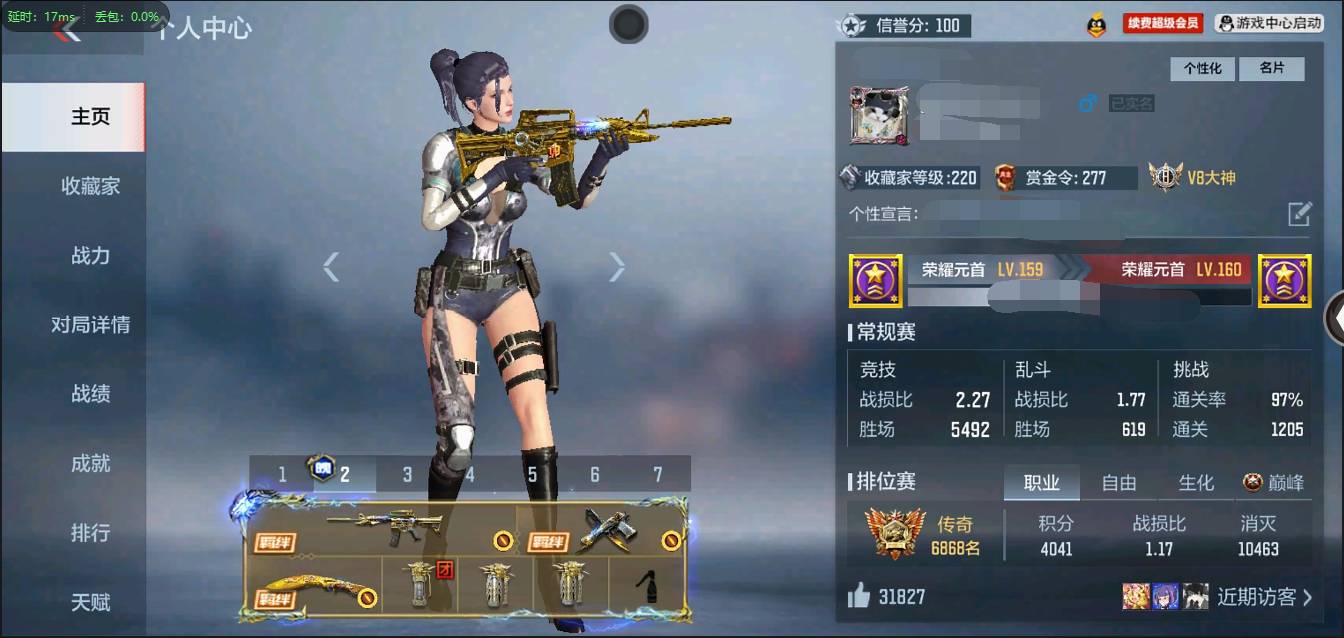Click the thumbs-up like icon
1344x638 pixels.
point(858,597)
